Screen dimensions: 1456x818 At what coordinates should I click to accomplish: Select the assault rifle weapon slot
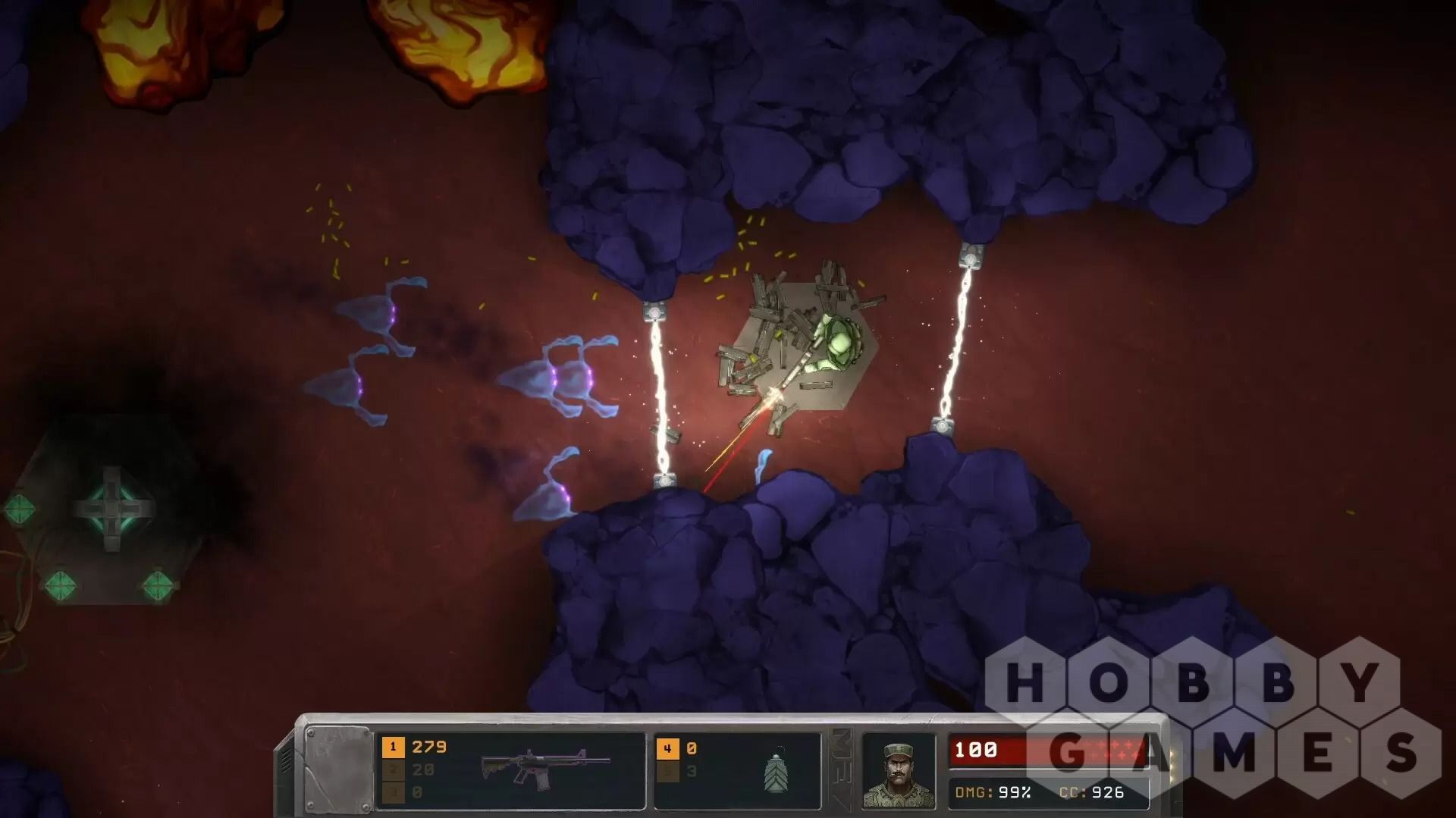(544, 767)
